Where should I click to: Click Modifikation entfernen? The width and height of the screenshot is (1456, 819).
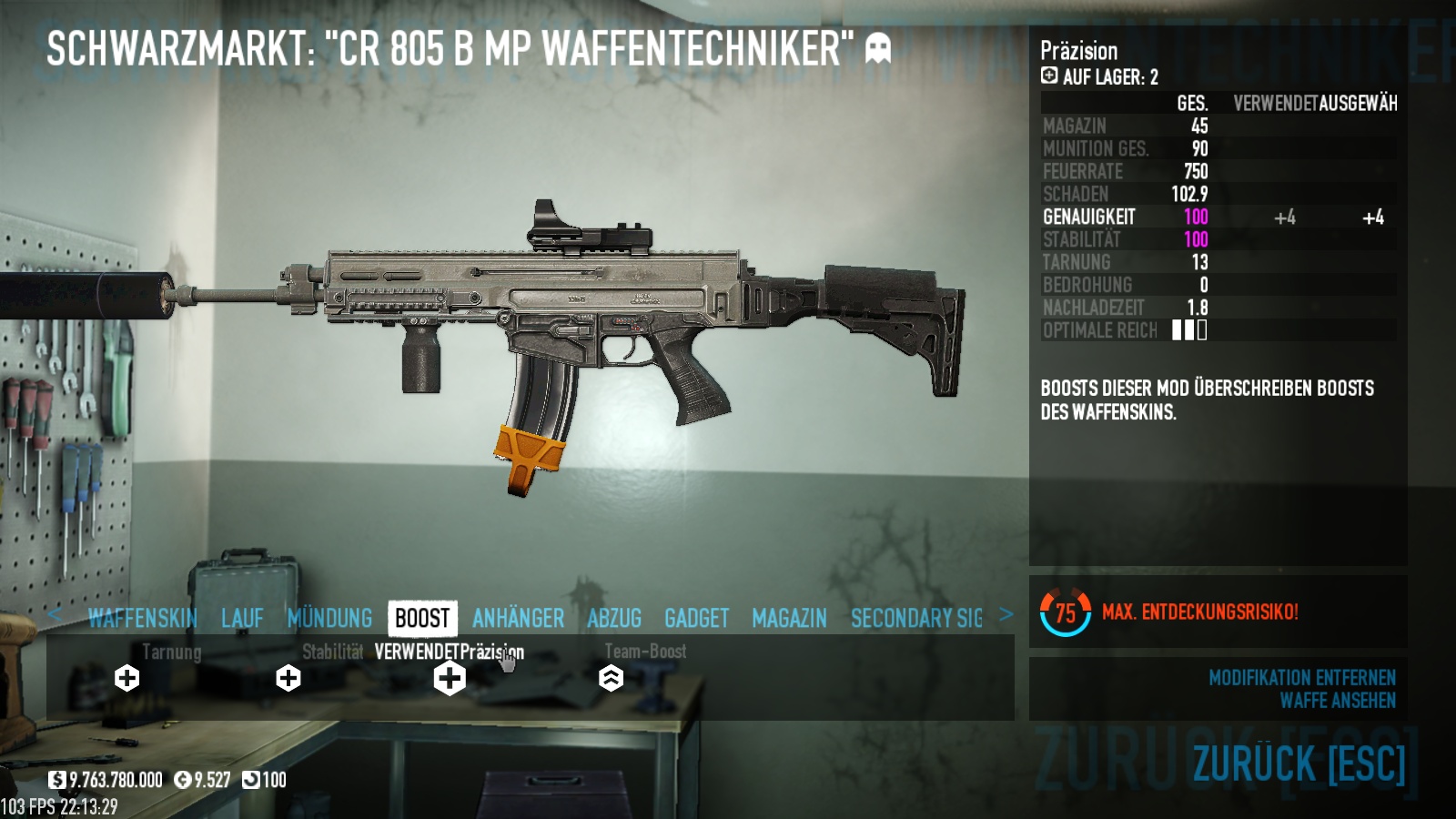[x=1301, y=678]
